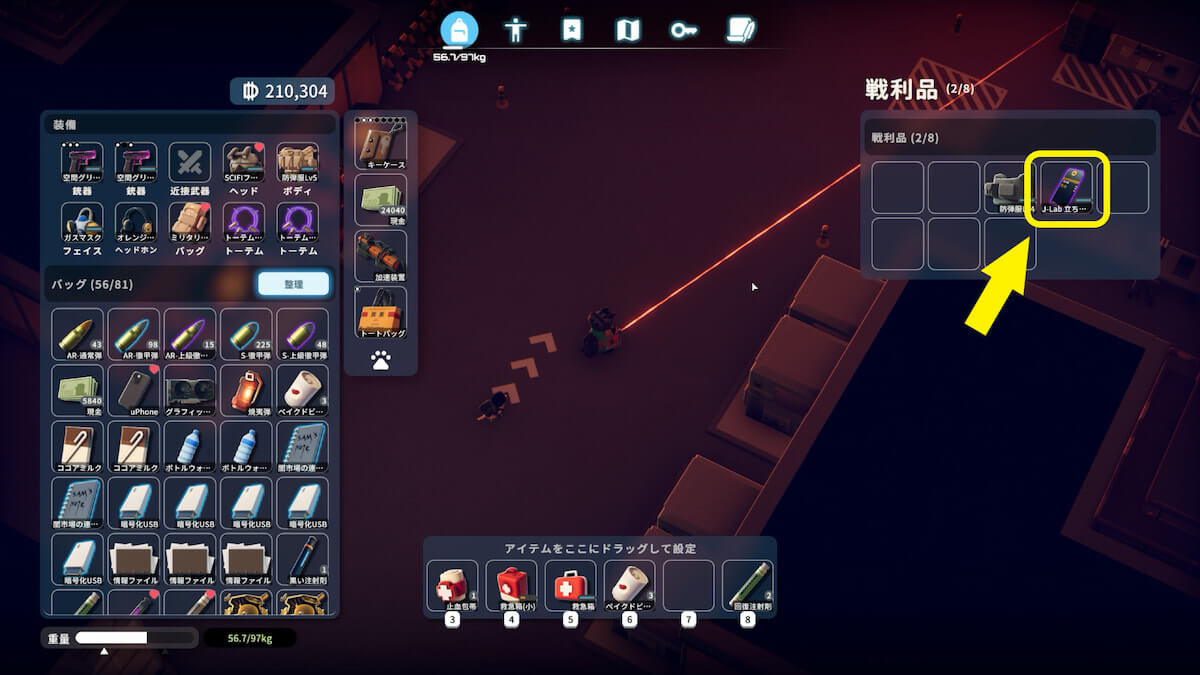
Task: Select the tote bag slot
Action: 380,312
